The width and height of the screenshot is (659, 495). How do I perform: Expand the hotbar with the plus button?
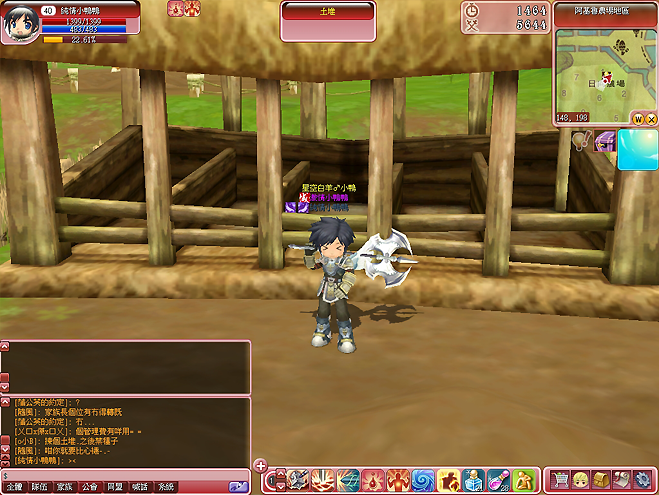coord(260,465)
